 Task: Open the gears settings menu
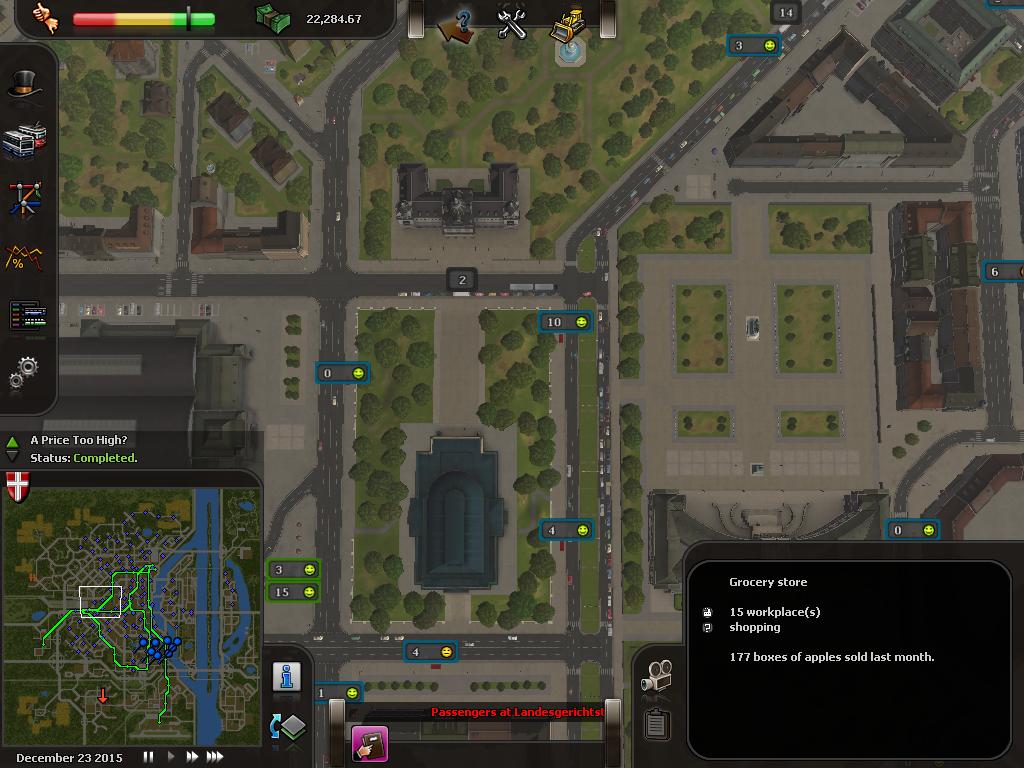click(24, 373)
